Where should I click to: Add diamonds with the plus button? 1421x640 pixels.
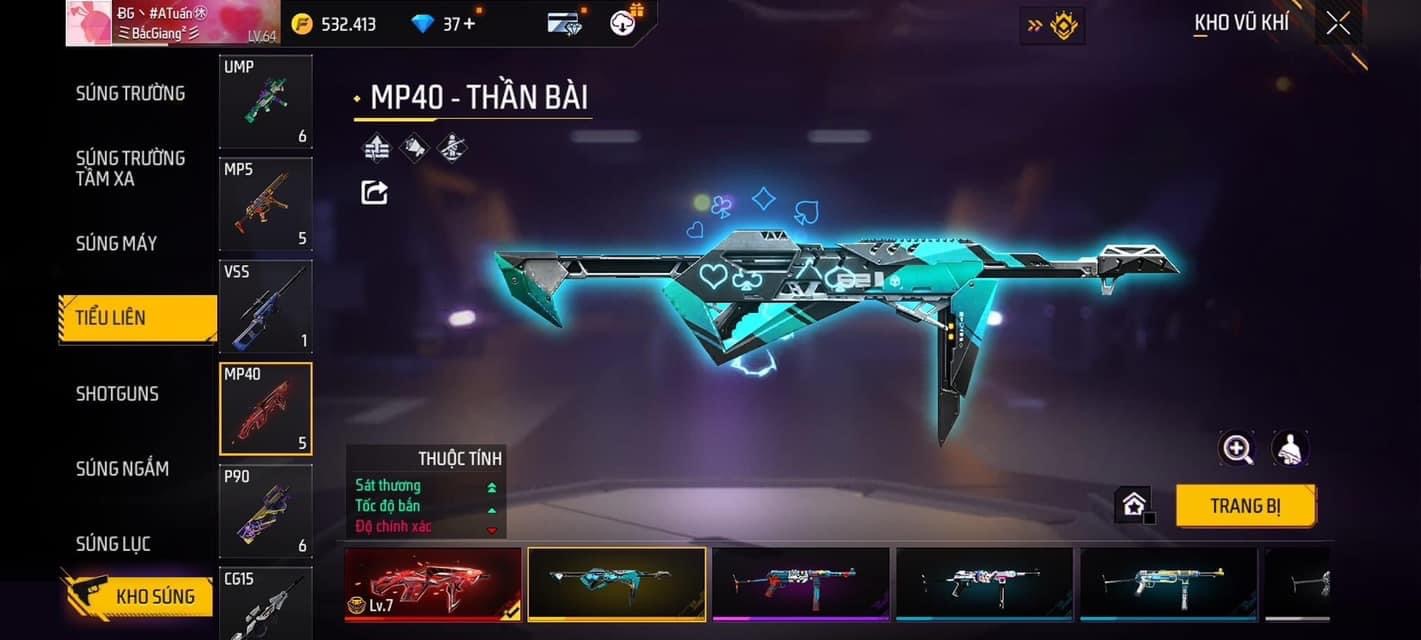pyautogui.click(x=470, y=23)
